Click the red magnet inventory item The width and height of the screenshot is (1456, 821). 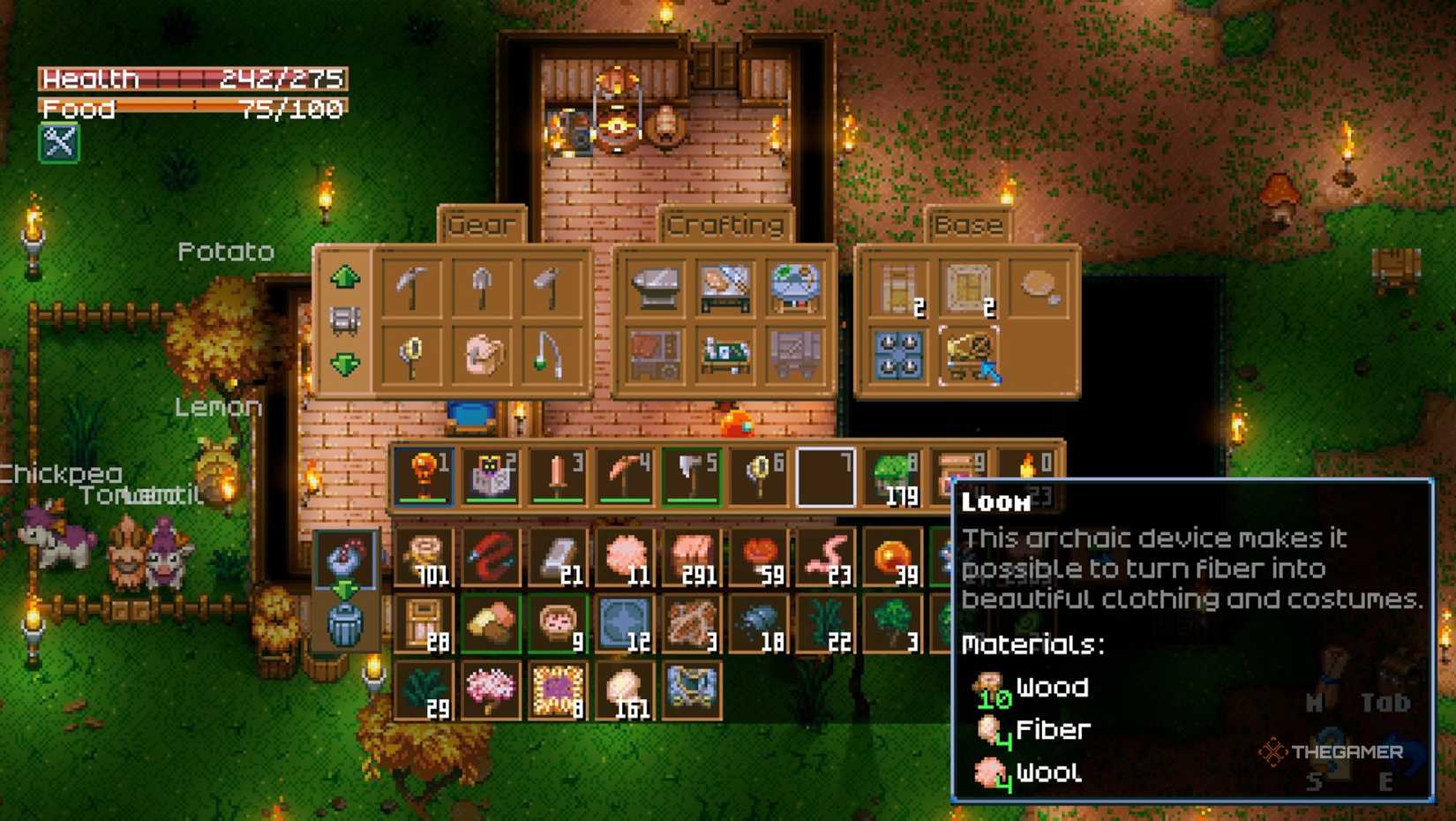[491, 558]
